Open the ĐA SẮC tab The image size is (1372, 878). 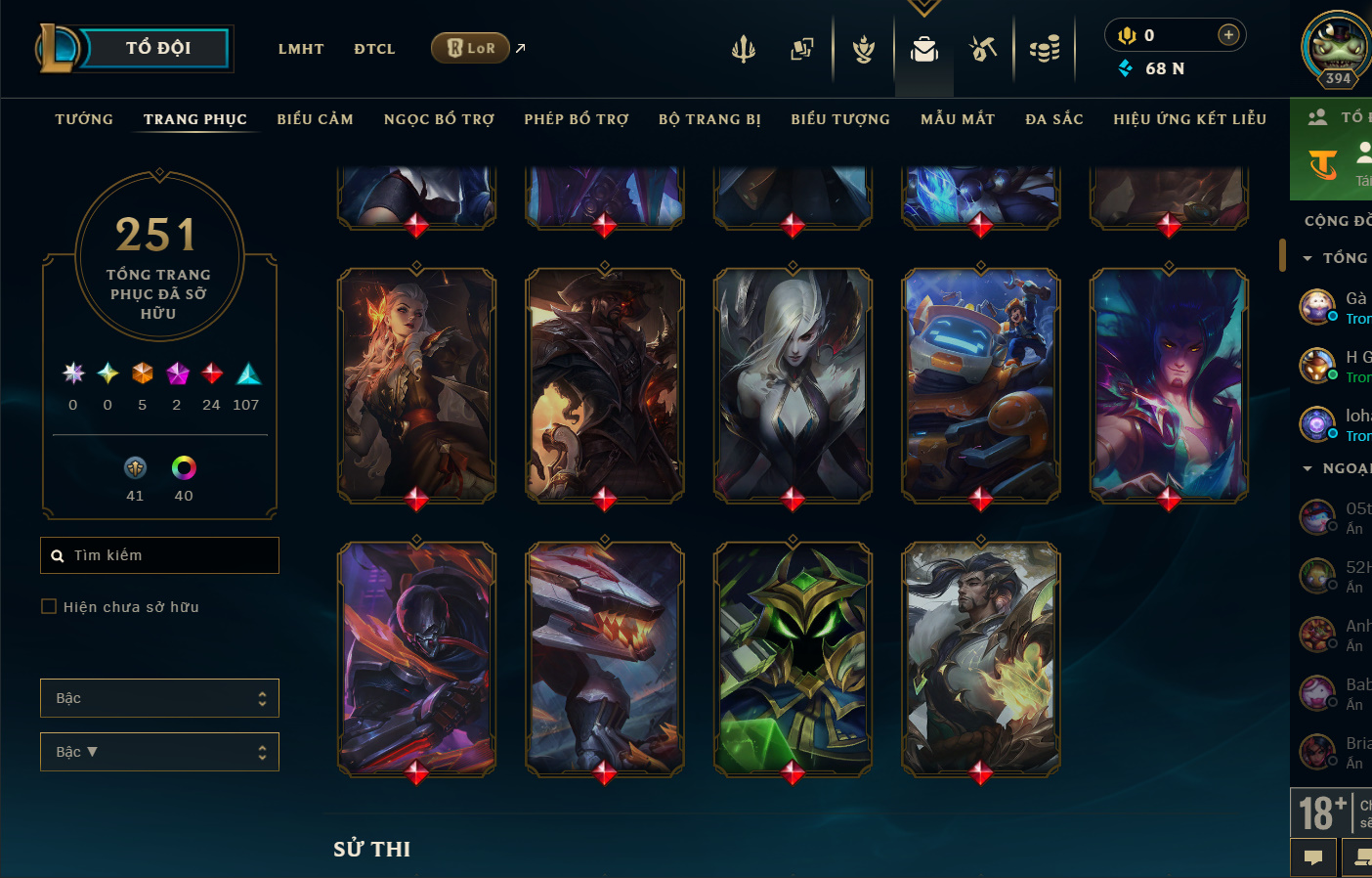coord(1054,119)
